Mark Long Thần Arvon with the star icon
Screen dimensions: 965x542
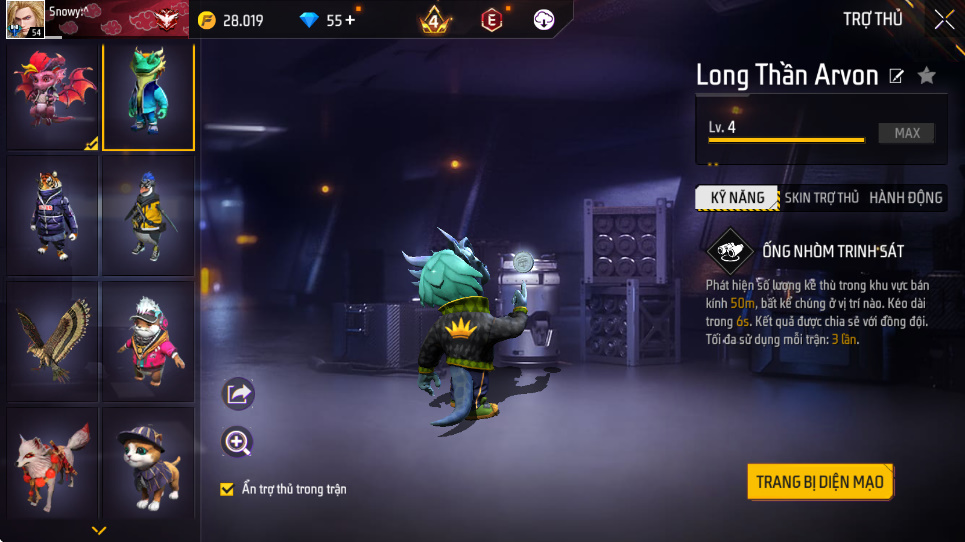pos(927,76)
